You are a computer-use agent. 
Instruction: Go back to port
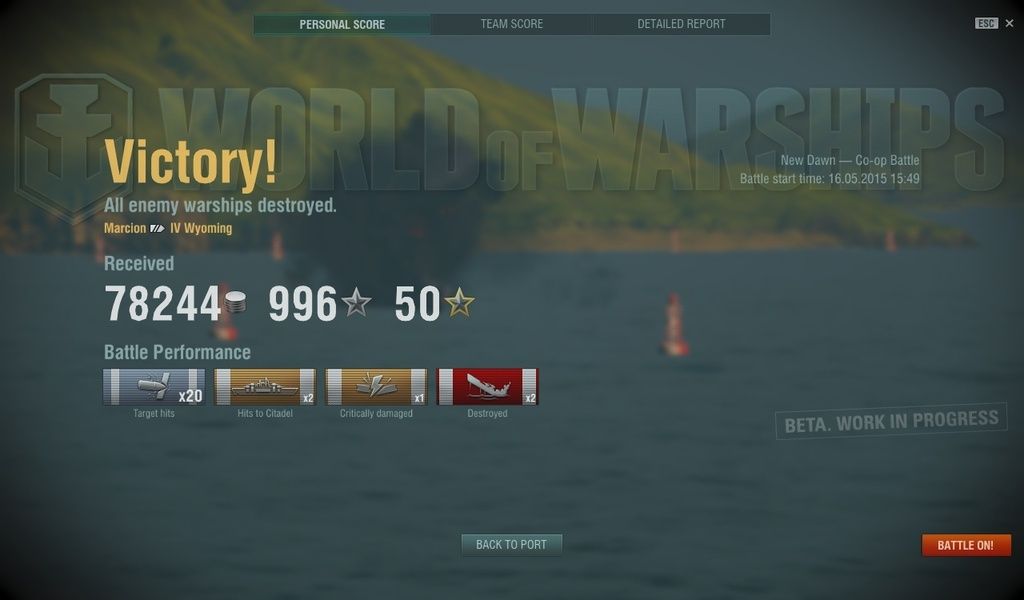point(511,545)
